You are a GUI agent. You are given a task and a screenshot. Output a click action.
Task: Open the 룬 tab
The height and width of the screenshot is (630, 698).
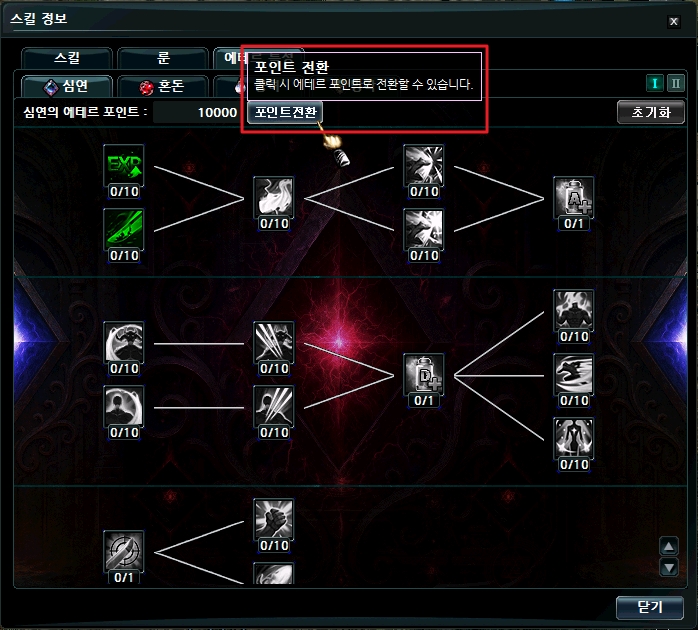(163, 58)
